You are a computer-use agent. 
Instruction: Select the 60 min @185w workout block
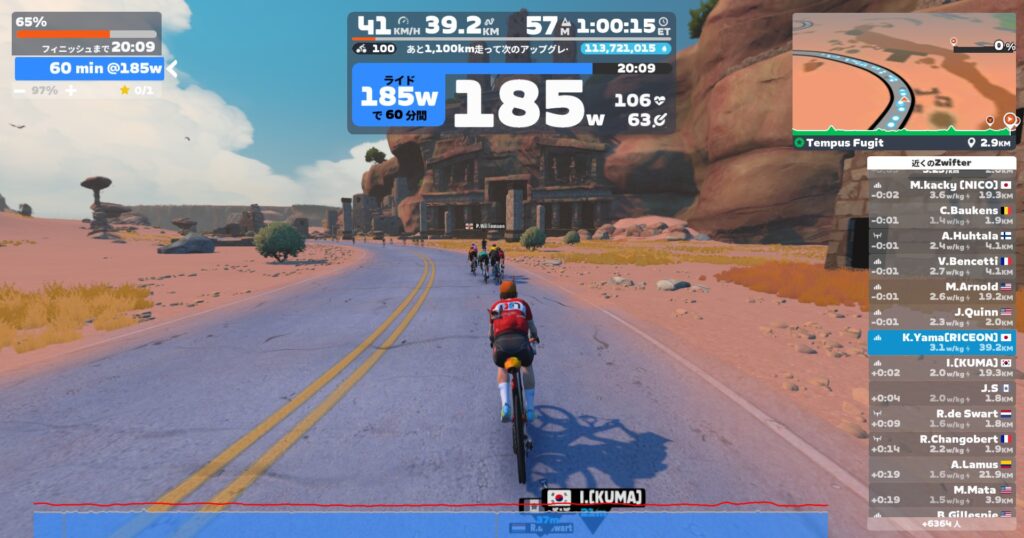tap(89, 68)
